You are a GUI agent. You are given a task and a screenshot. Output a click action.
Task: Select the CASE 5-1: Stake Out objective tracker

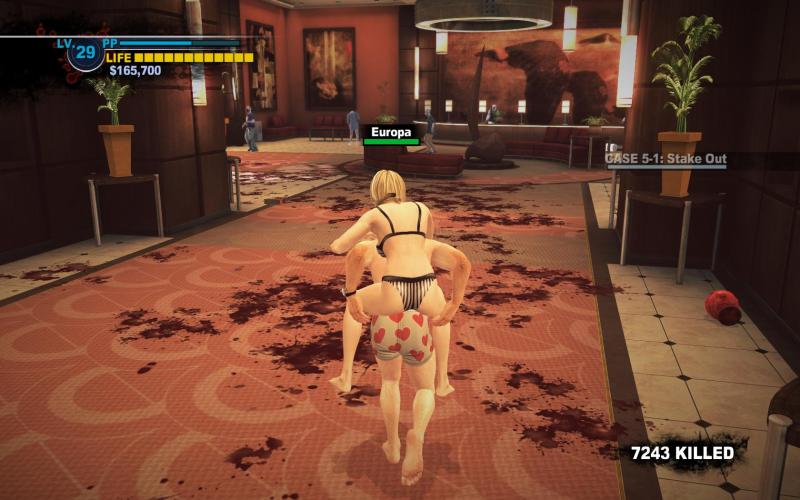666,159
